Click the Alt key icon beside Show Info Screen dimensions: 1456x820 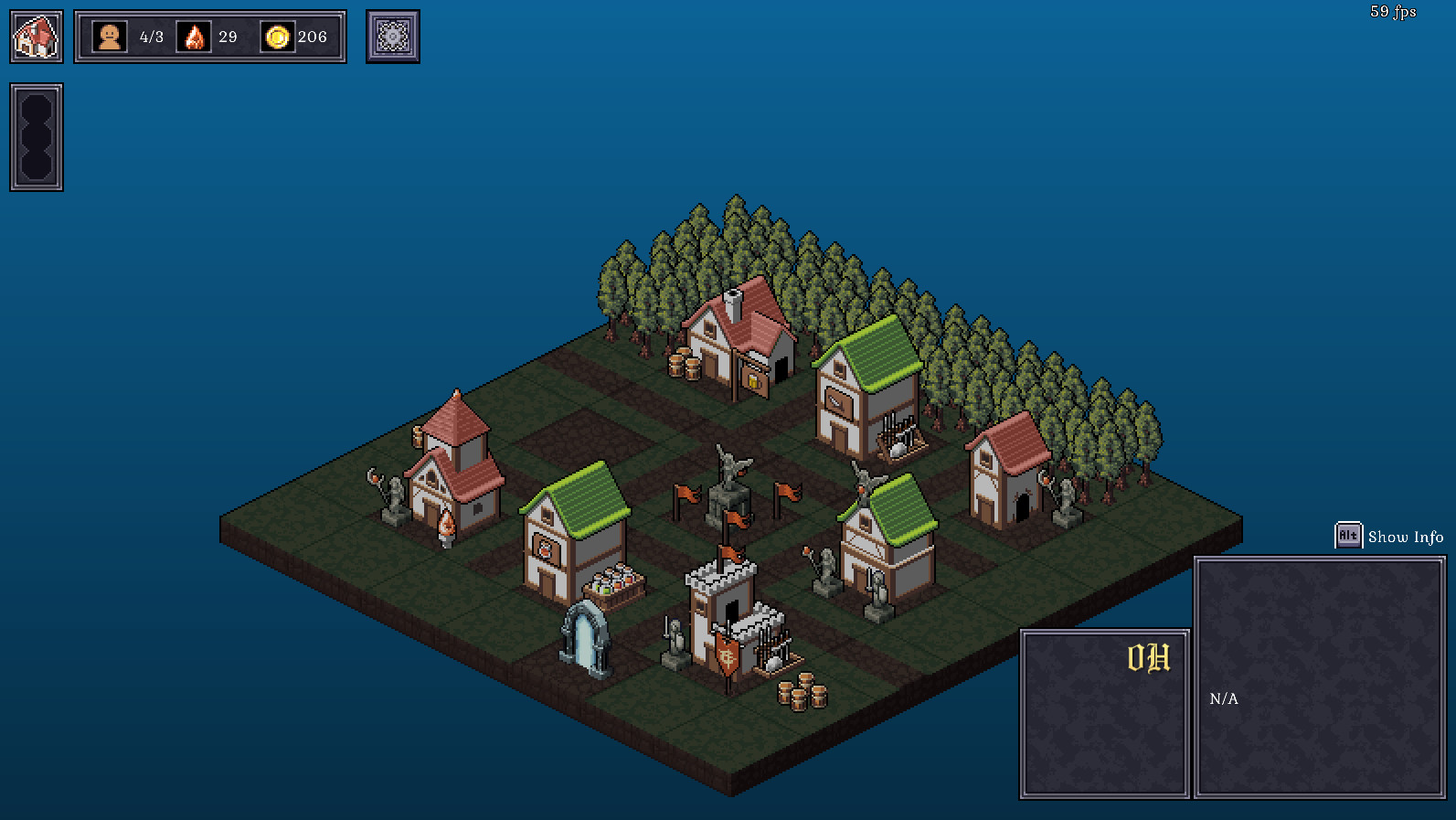click(1347, 536)
